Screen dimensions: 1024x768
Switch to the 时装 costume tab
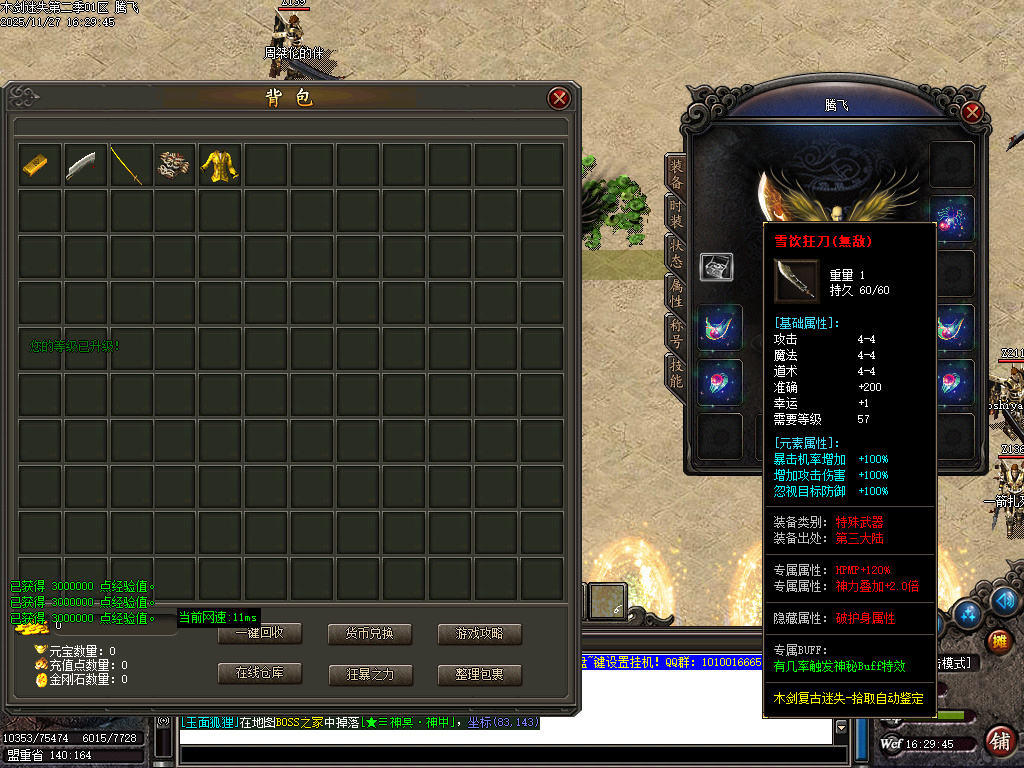(676, 213)
